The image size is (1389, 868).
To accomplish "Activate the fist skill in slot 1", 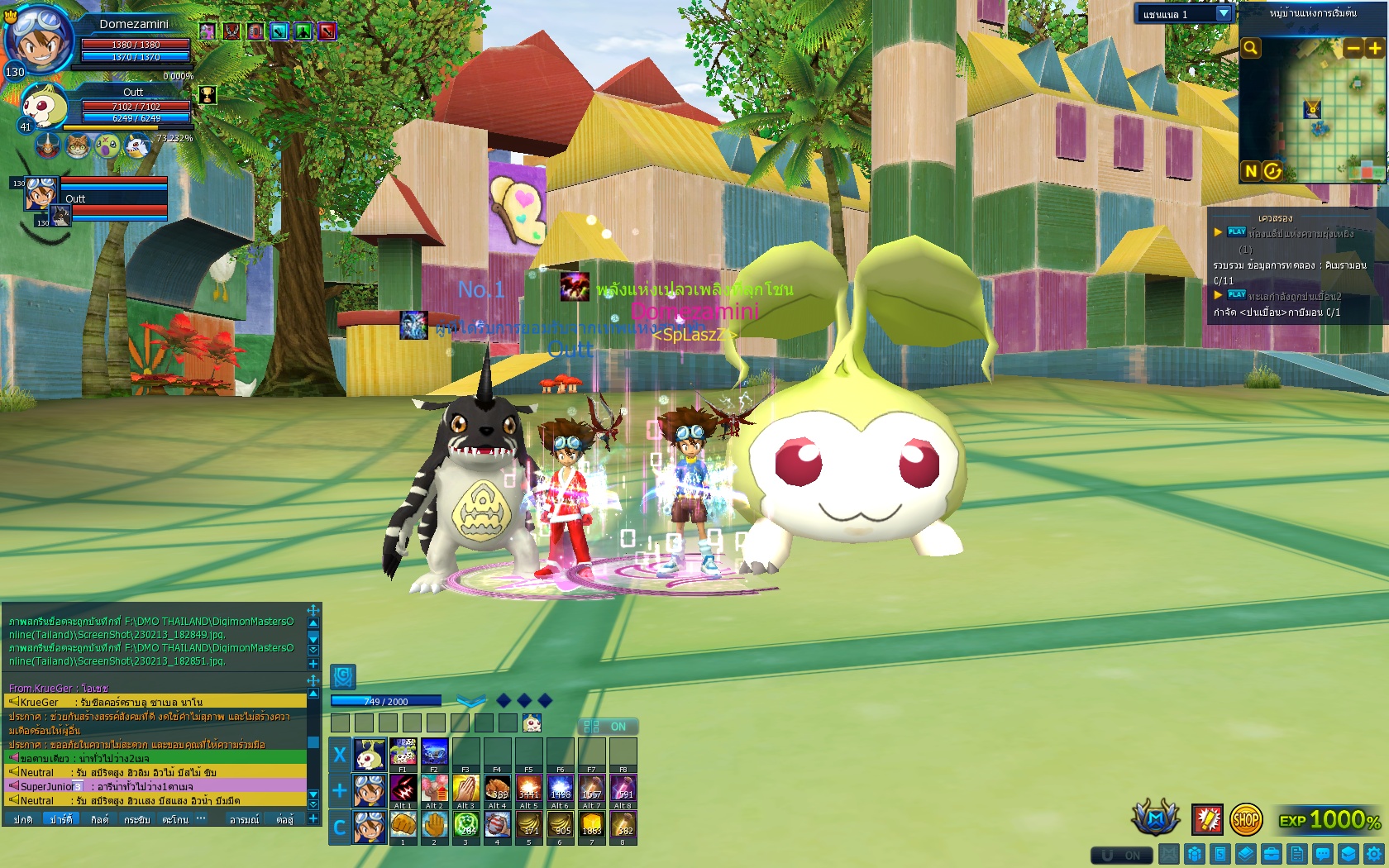I will (x=403, y=825).
